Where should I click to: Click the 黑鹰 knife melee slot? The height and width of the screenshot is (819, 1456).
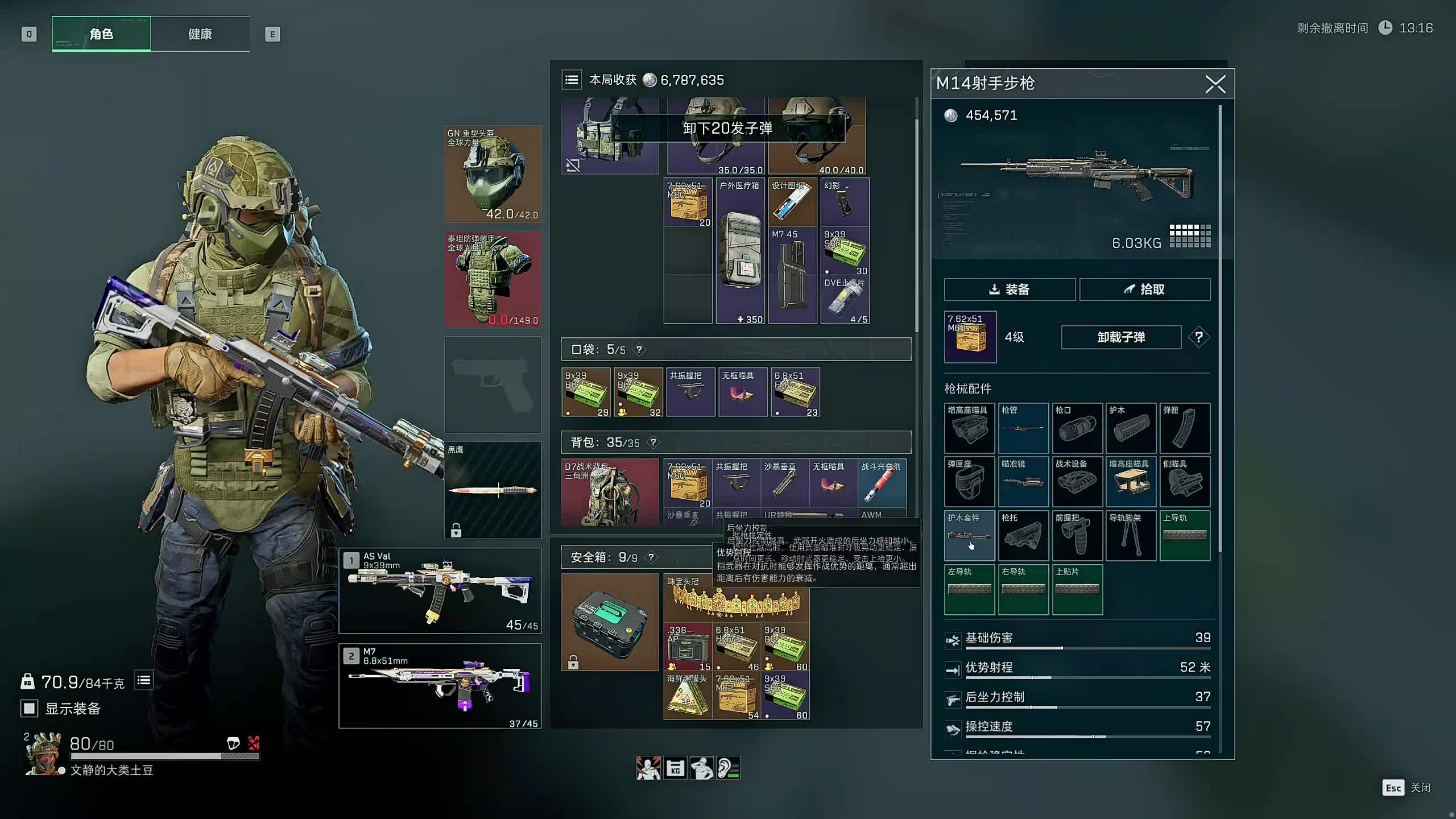coord(493,490)
